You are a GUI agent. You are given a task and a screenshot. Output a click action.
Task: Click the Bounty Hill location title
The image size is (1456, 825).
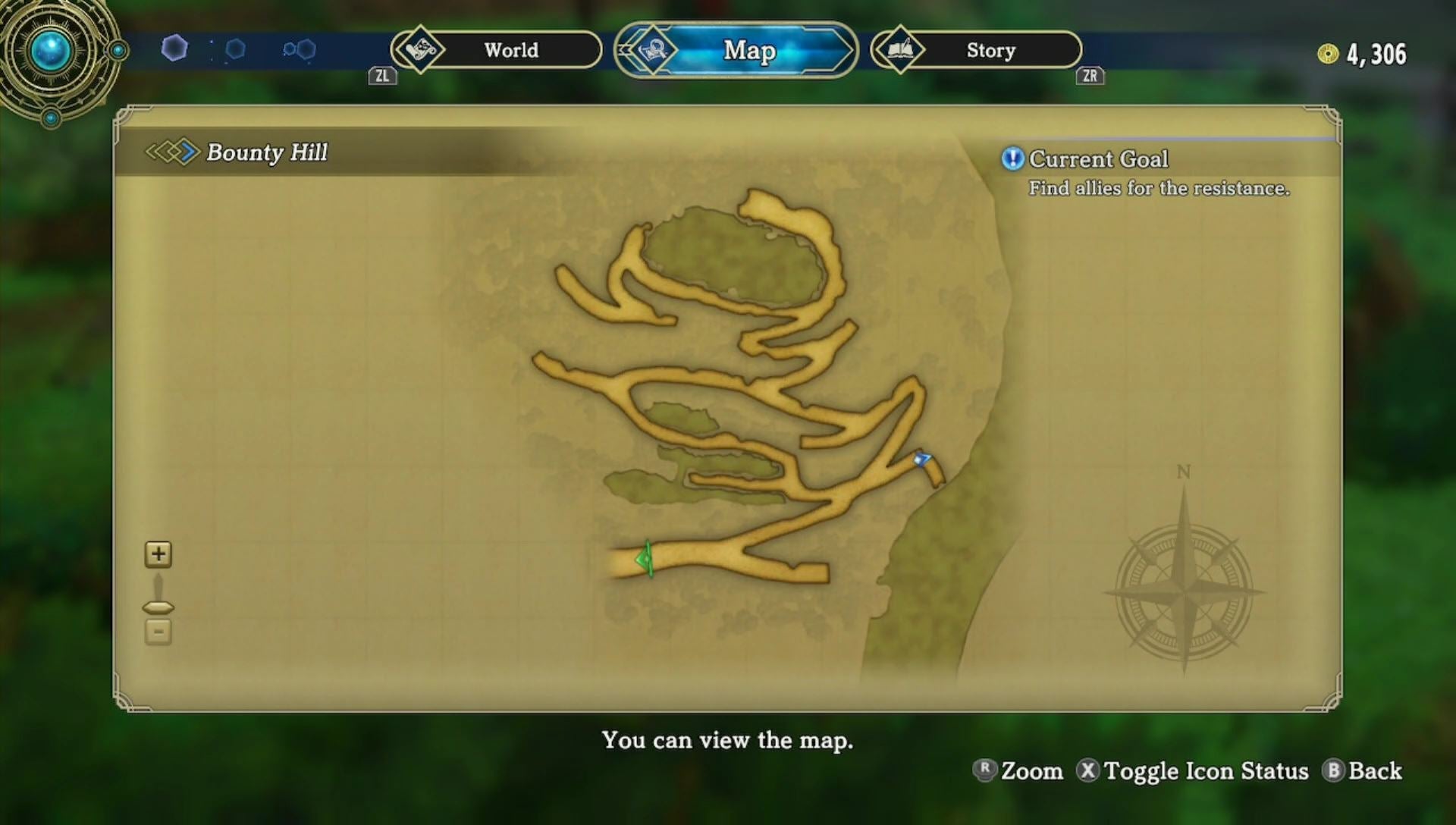click(266, 152)
